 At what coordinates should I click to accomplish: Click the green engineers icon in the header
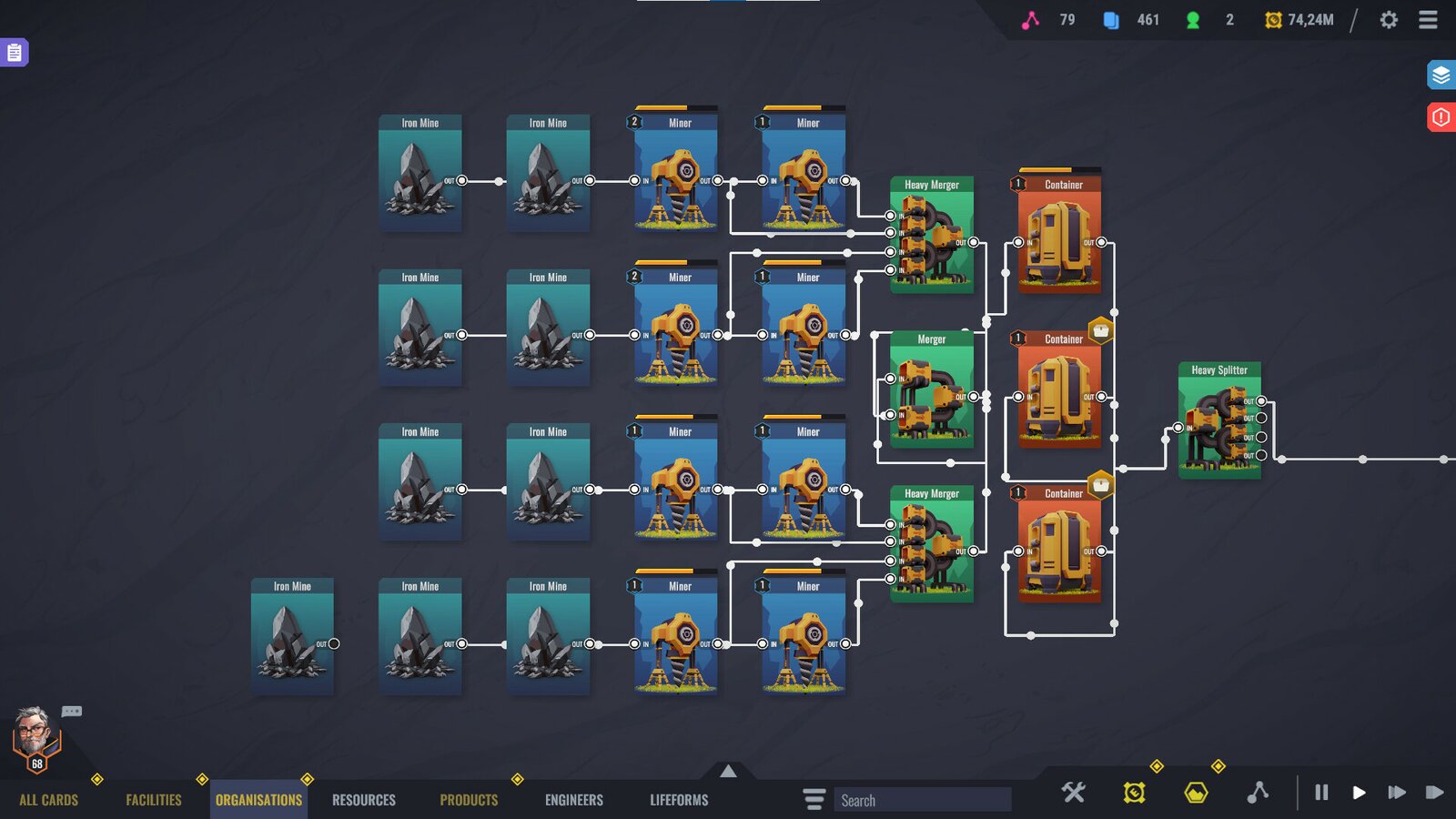point(1192,19)
